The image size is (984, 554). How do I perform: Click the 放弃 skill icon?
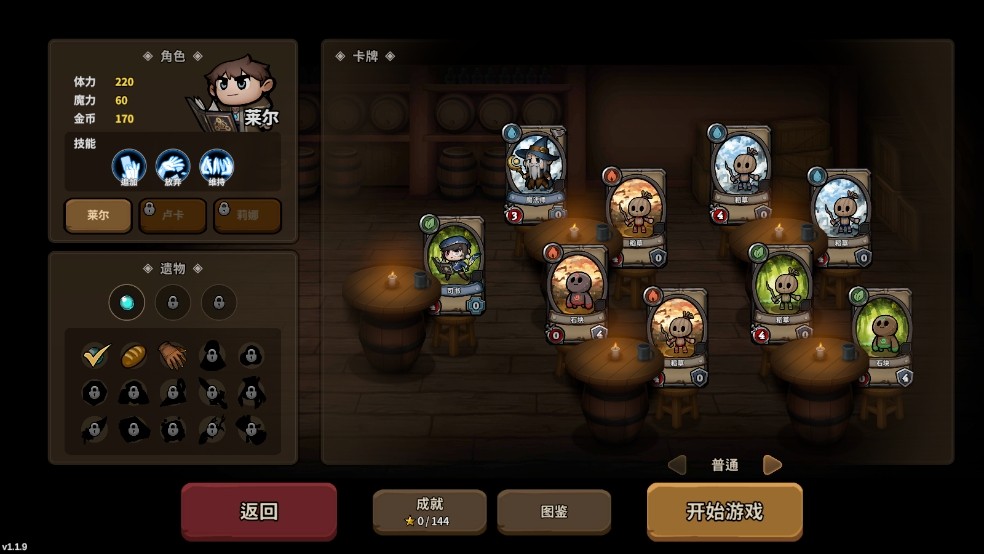173,166
